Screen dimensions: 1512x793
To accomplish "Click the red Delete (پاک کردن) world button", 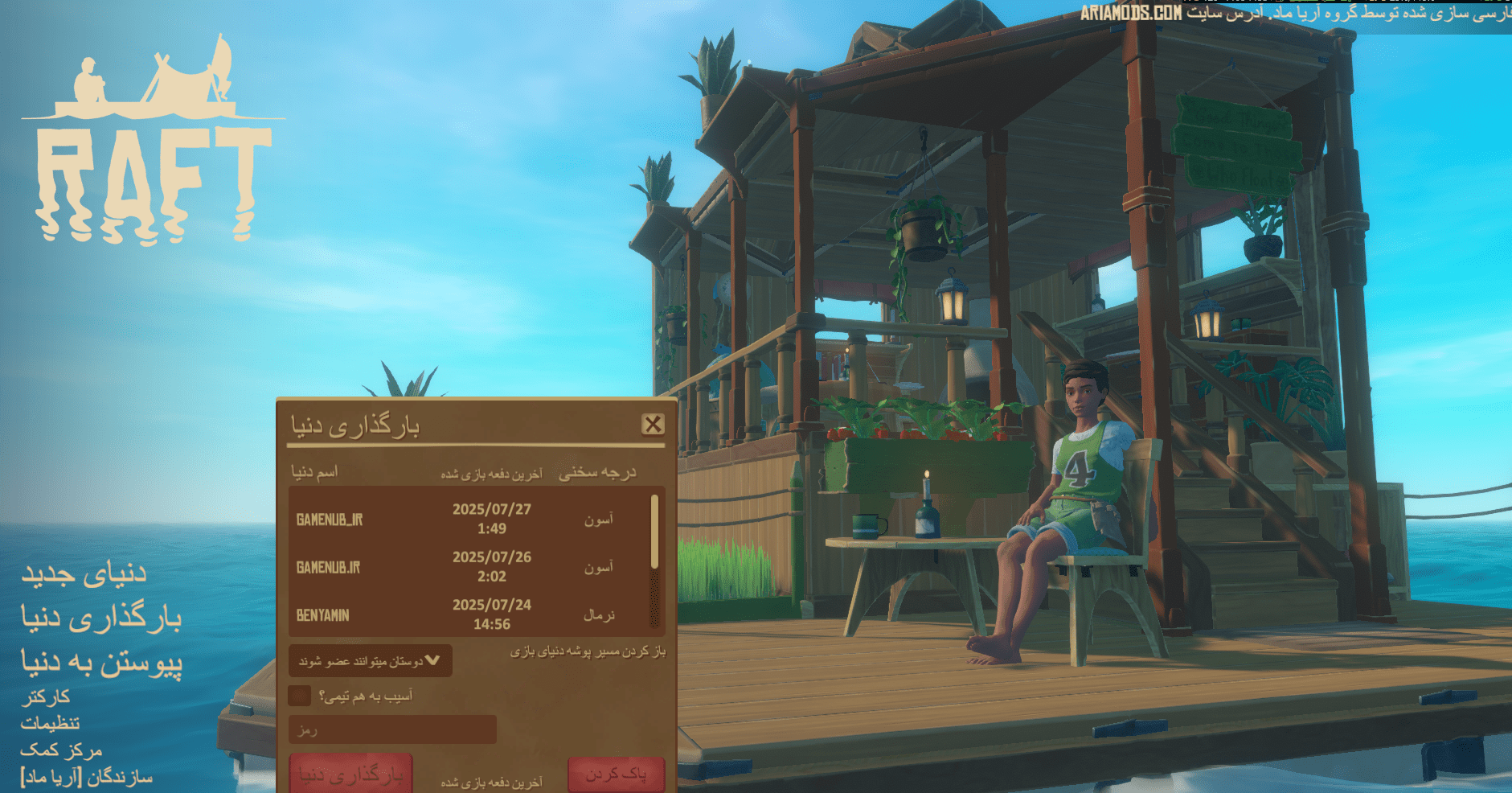I will pyautogui.click(x=616, y=774).
